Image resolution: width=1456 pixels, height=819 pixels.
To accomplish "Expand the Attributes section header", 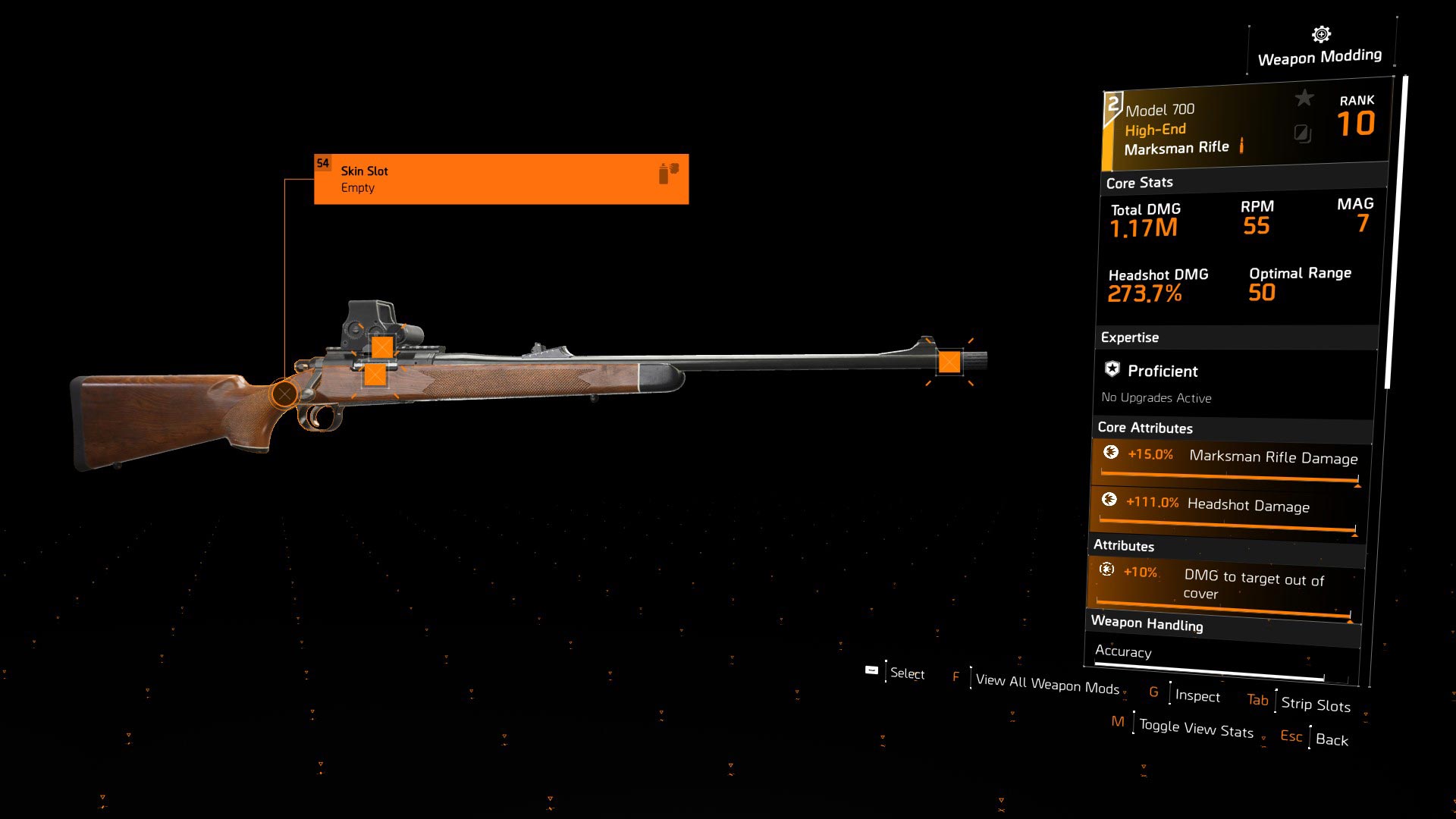I will click(1123, 546).
